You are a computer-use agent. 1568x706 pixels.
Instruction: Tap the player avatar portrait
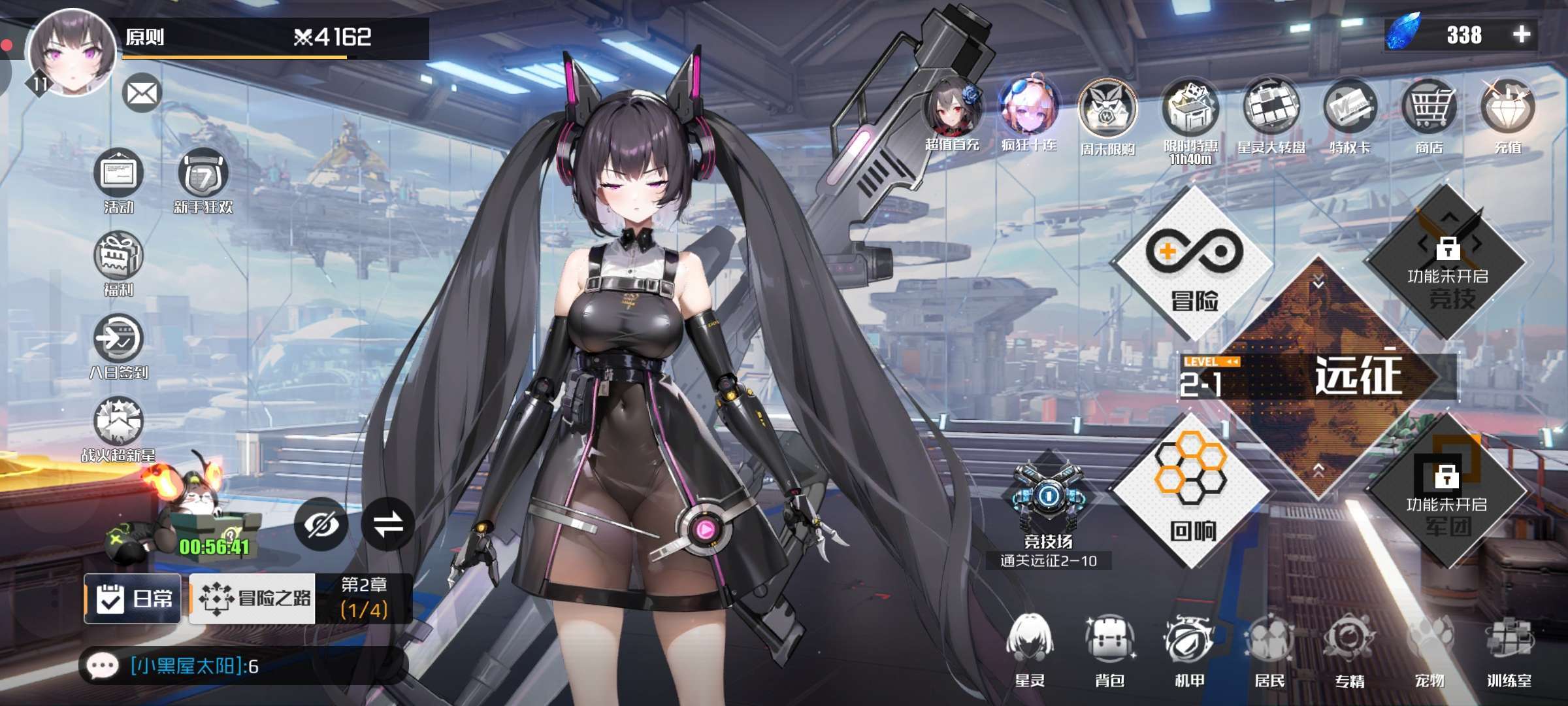click(72, 52)
